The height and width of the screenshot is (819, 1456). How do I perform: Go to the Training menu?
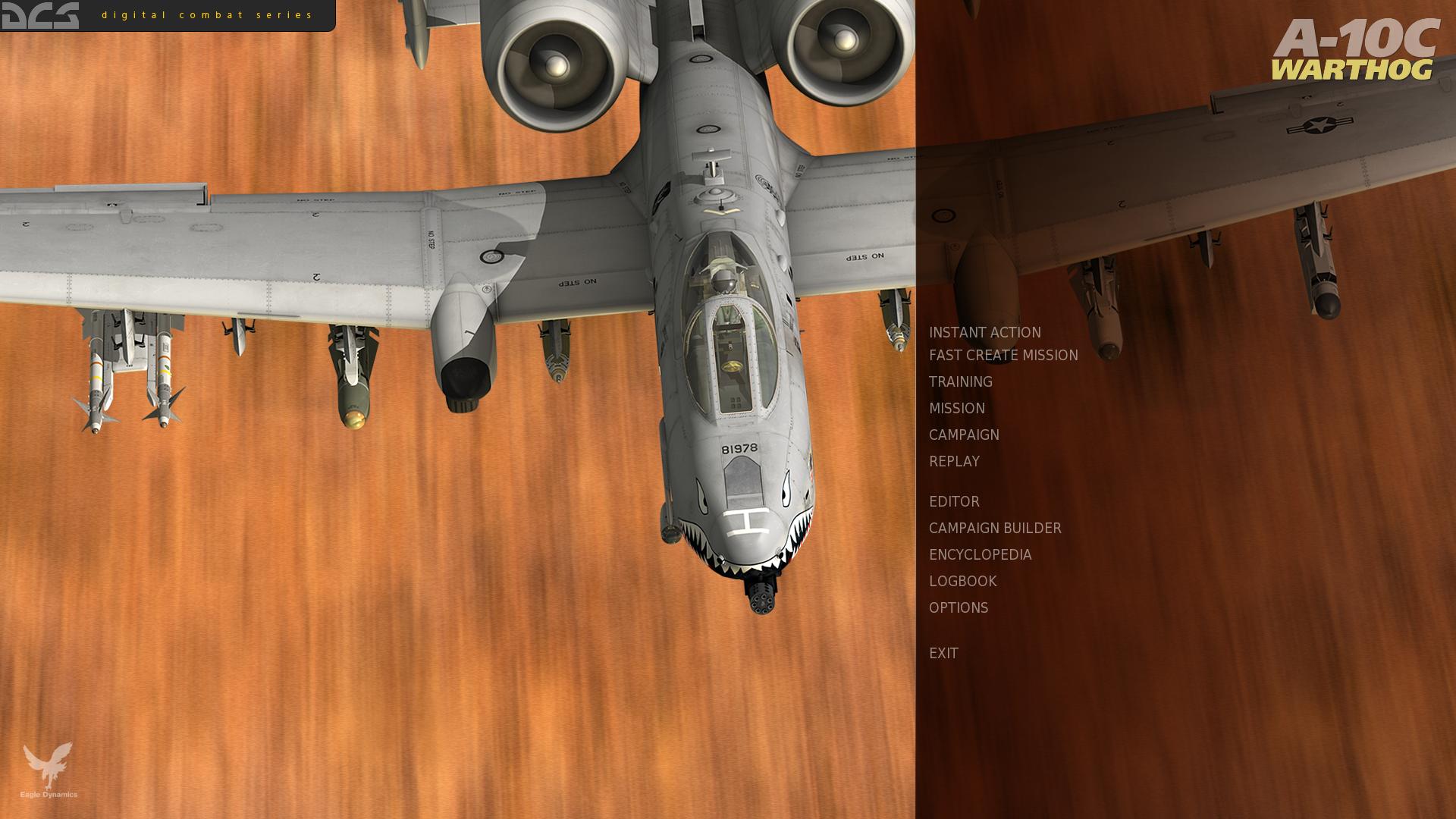960,382
